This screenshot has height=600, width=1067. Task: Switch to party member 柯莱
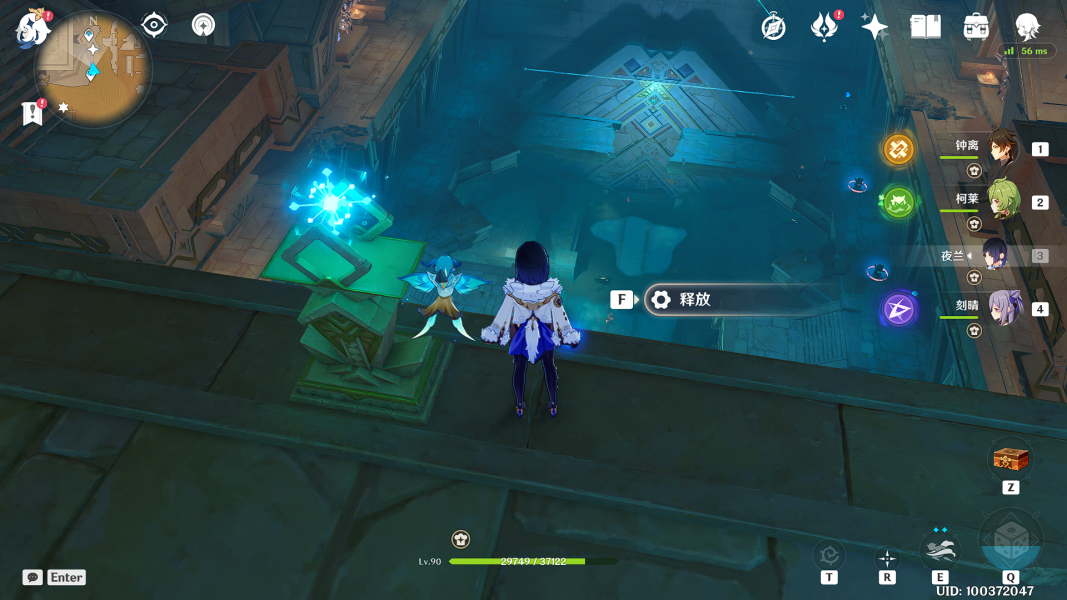point(1003,201)
